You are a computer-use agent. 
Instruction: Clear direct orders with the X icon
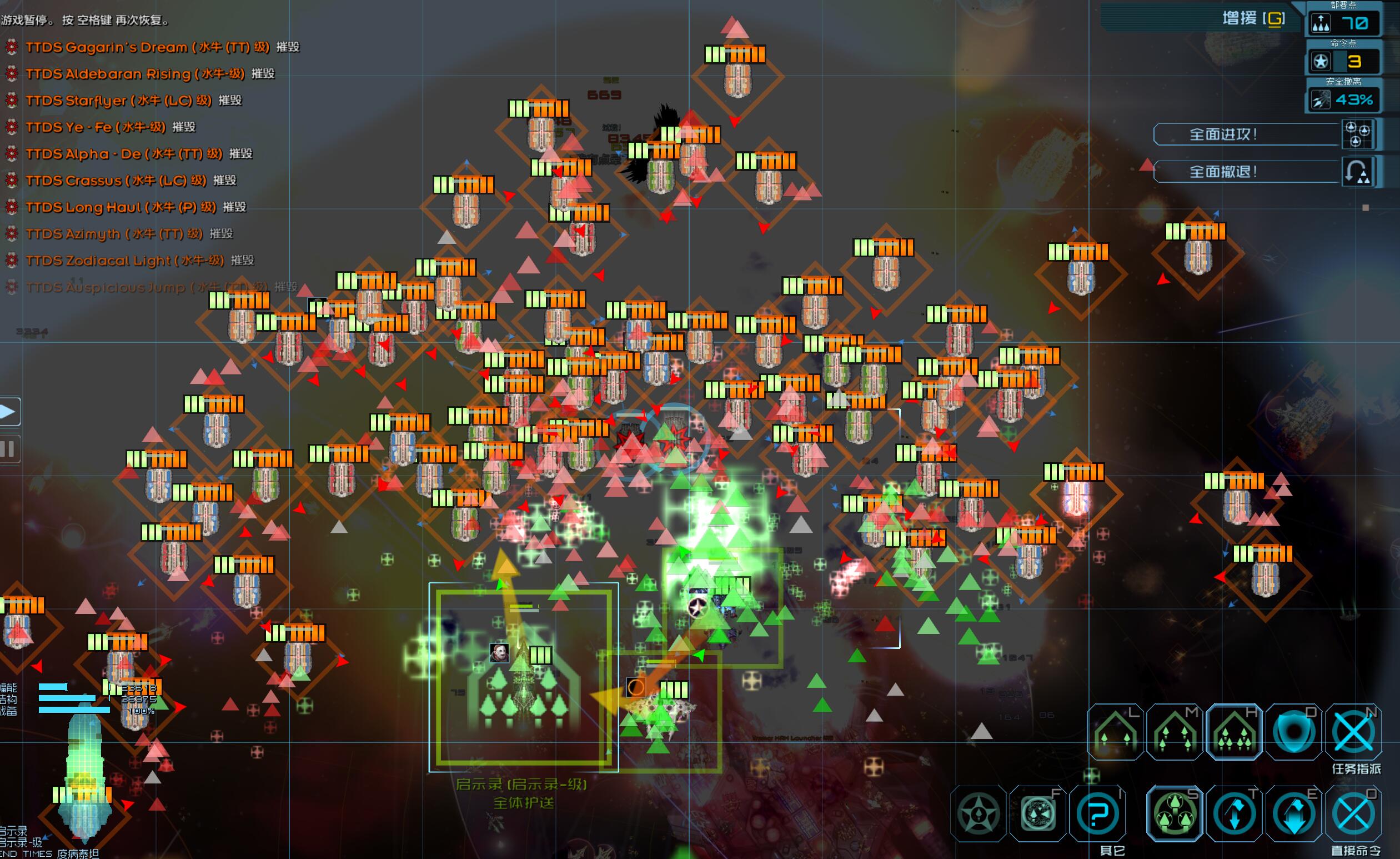[1353, 813]
